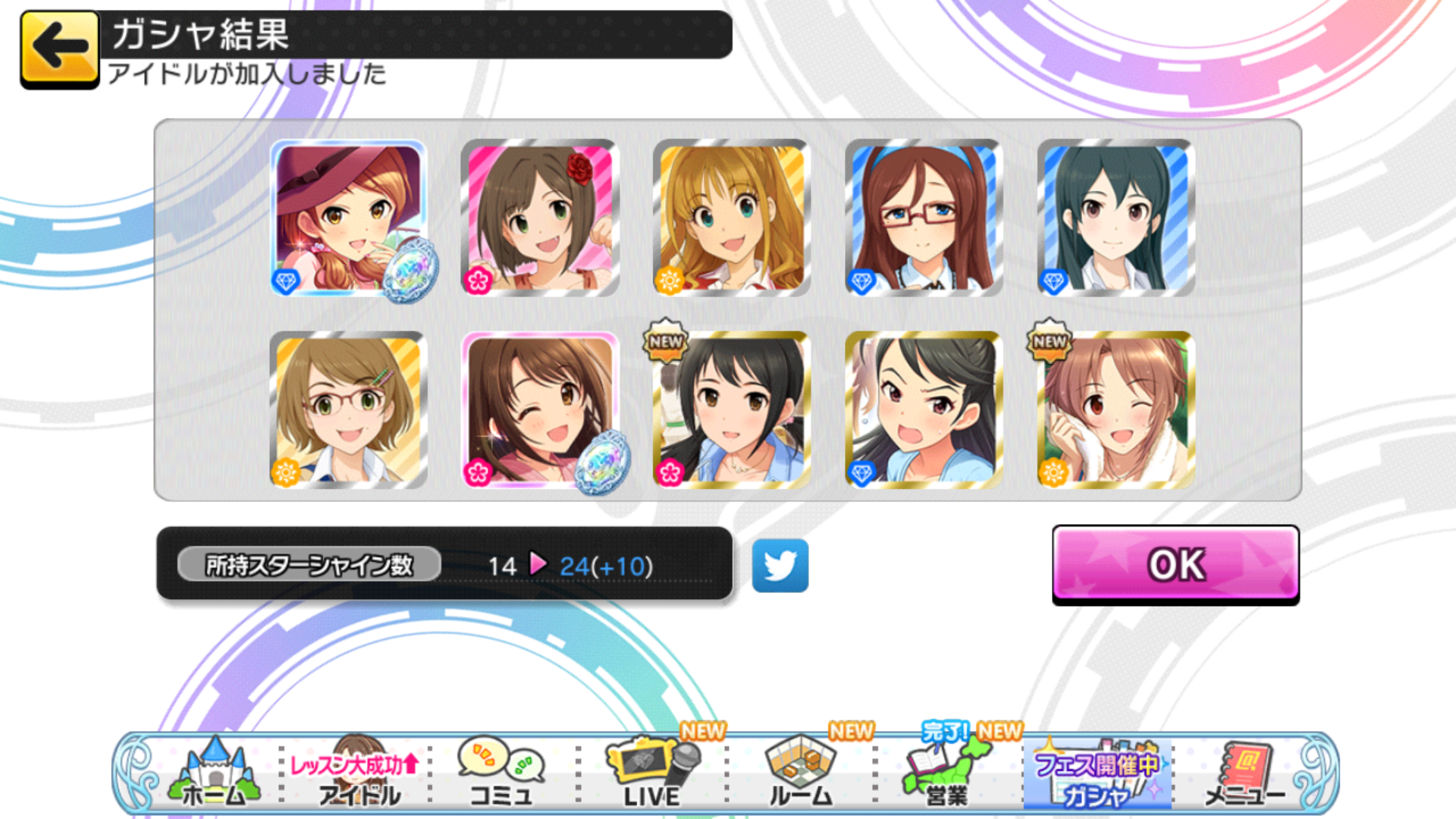This screenshot has height=819, width=1456.
Task: Enter the ルーム menu
Action: pos(801,772)
